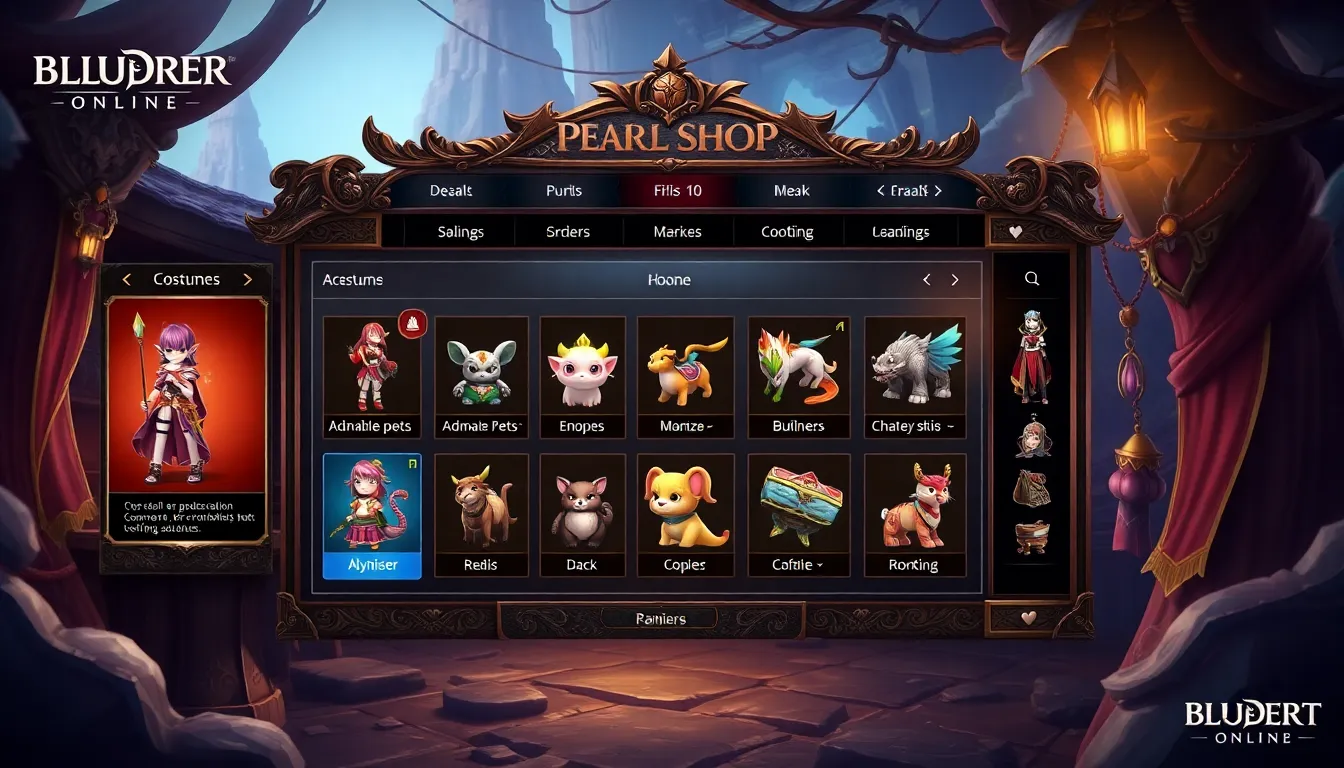Open the Purlls tab
The image size is (1344, 768).
pos(564,190)
